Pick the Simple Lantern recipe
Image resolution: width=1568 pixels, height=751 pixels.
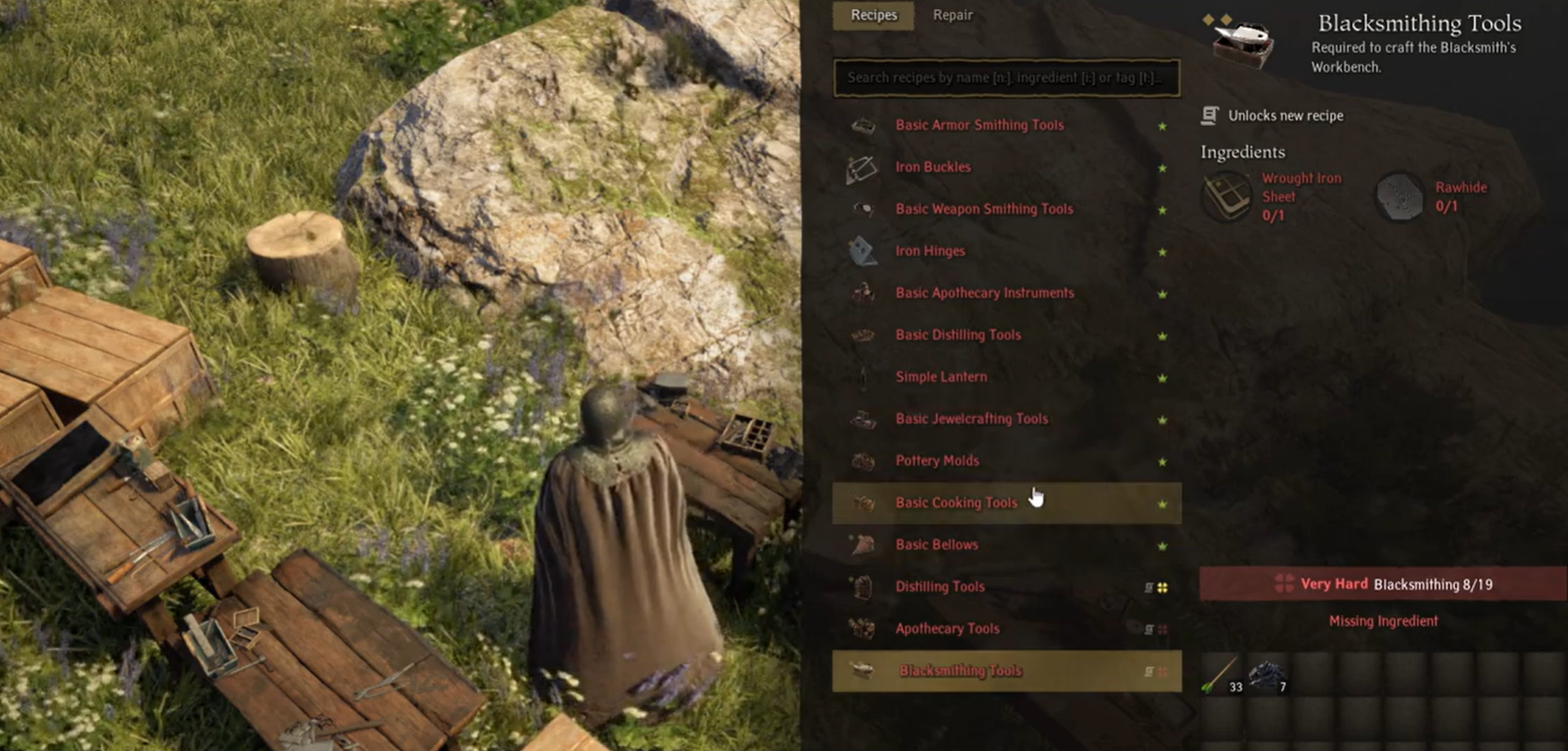[941, 376]
